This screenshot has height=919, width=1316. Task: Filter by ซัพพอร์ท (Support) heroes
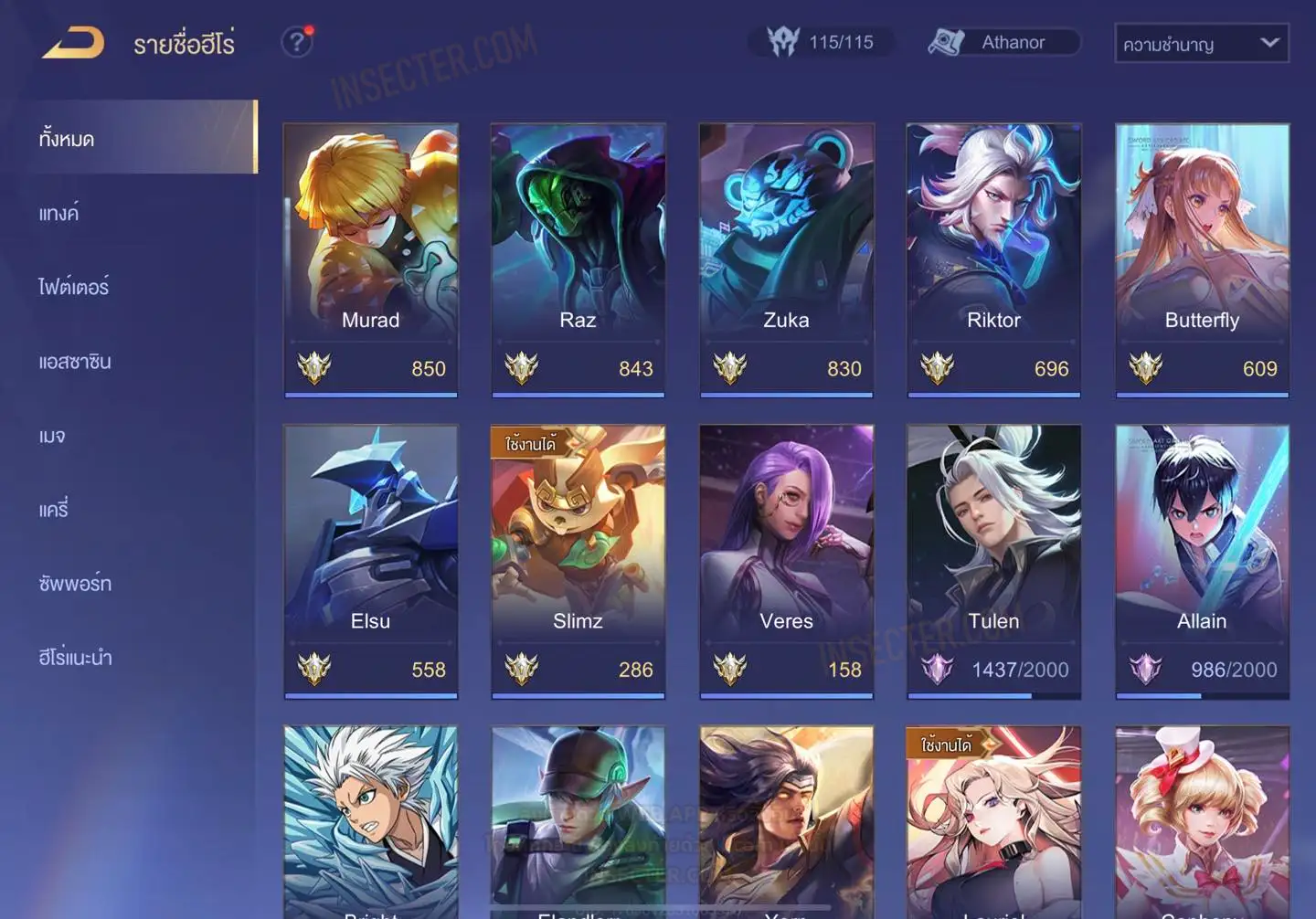75,584
